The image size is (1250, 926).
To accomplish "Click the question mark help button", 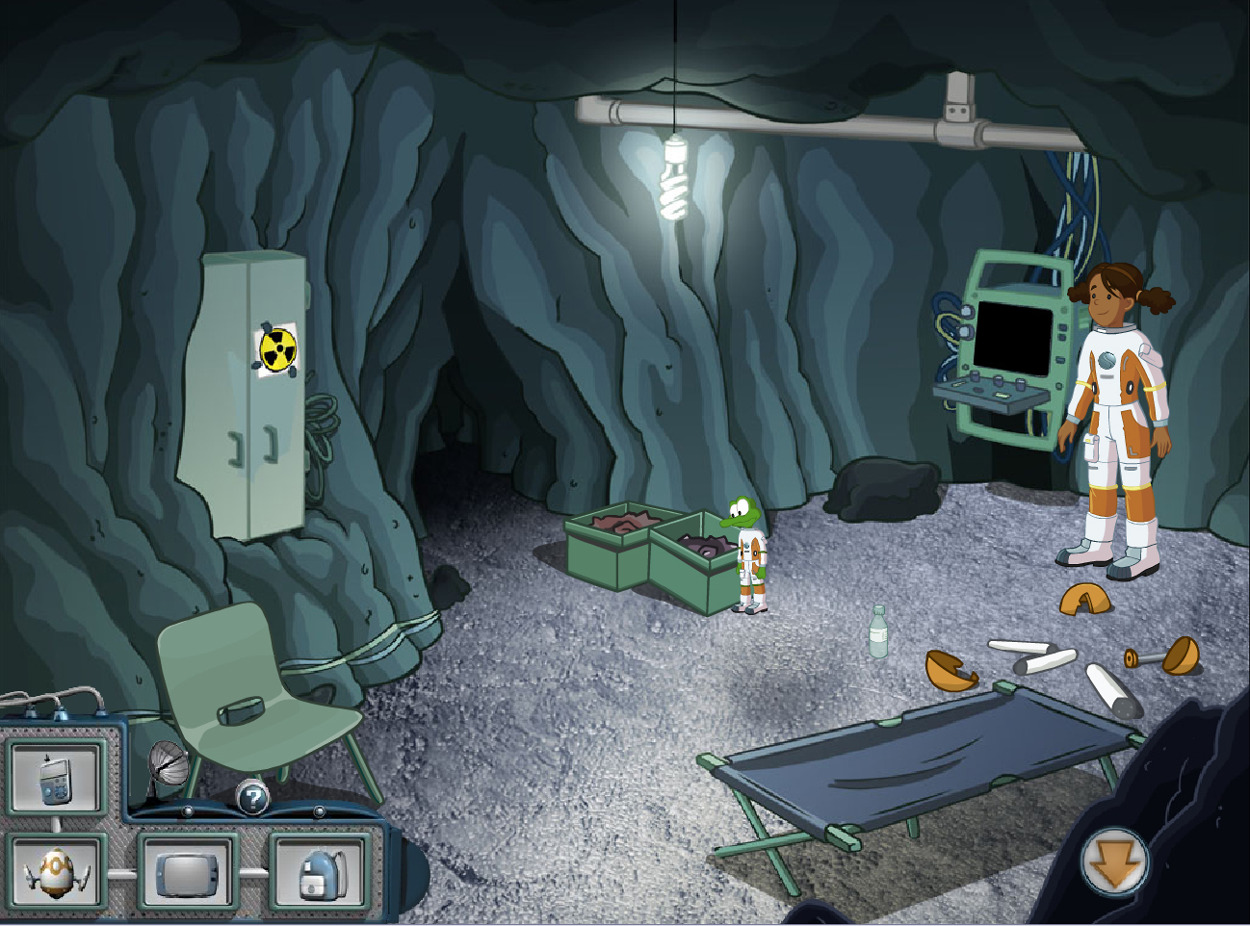I will [253, 798].
